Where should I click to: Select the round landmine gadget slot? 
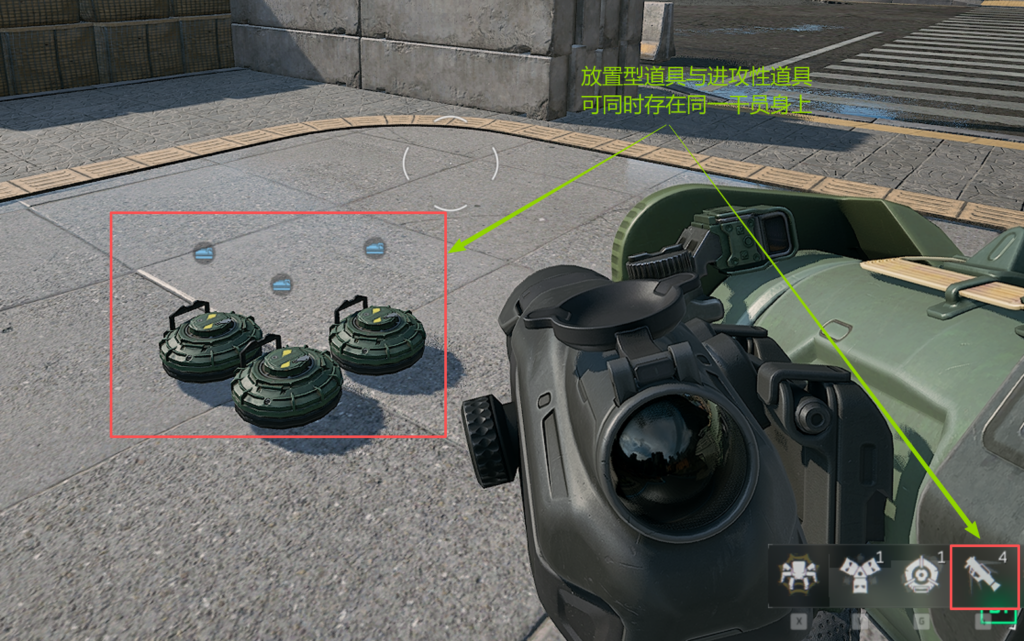pos(918,578)
